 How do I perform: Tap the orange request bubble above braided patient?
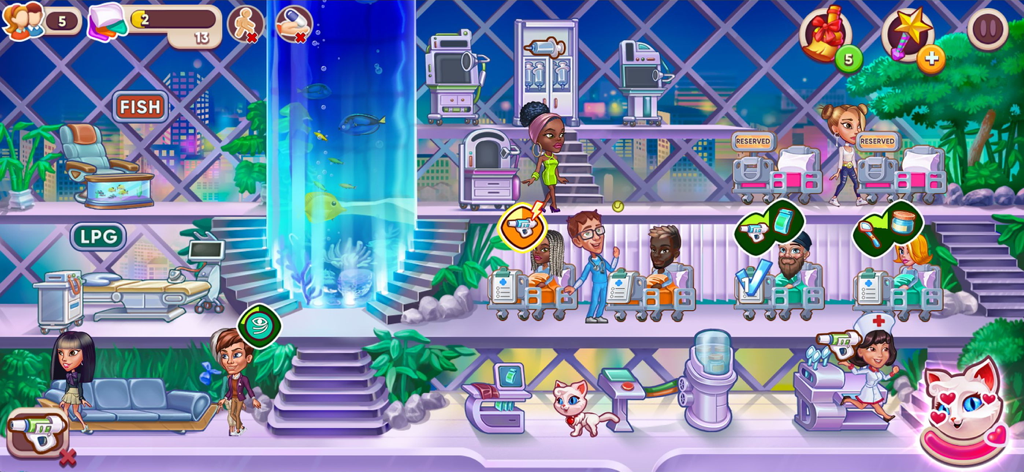point(522,225)
